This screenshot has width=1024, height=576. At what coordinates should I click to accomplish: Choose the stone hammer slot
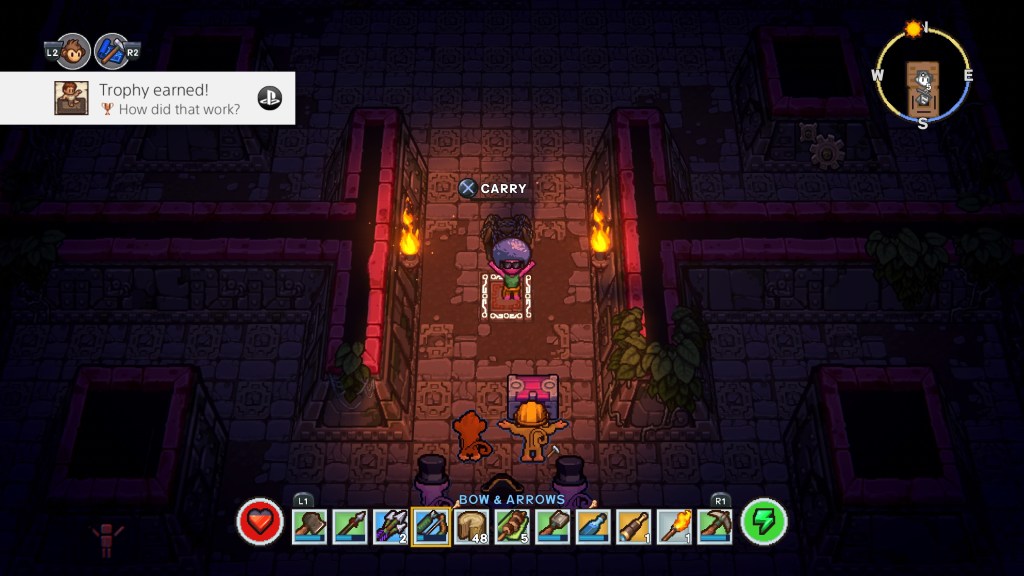click(x=553, y=526)
